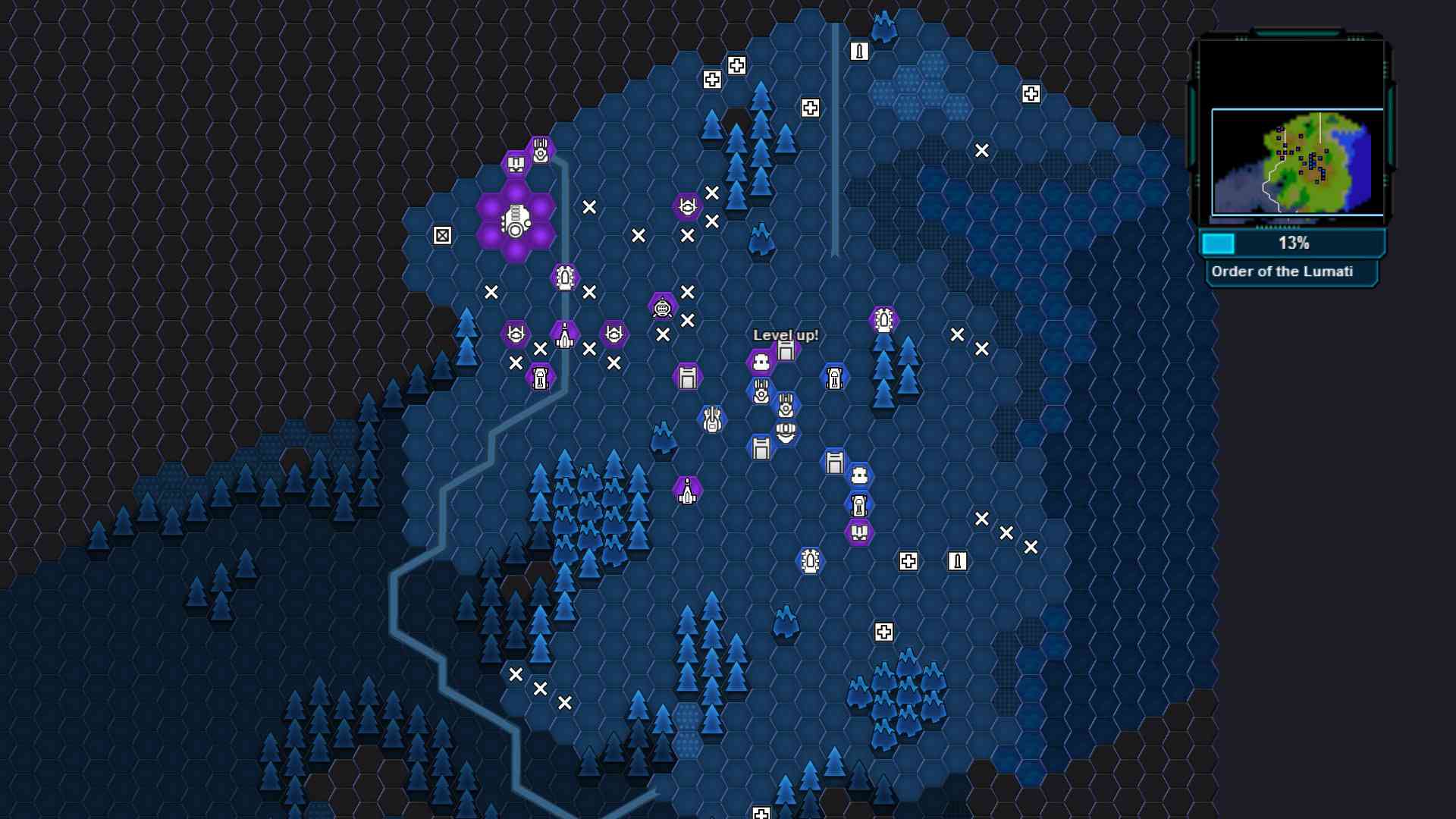Click the boxed X structure left of the capital
Image resolution: width=1456 pixels, height=819 pixels.
[x=443, y=235]
